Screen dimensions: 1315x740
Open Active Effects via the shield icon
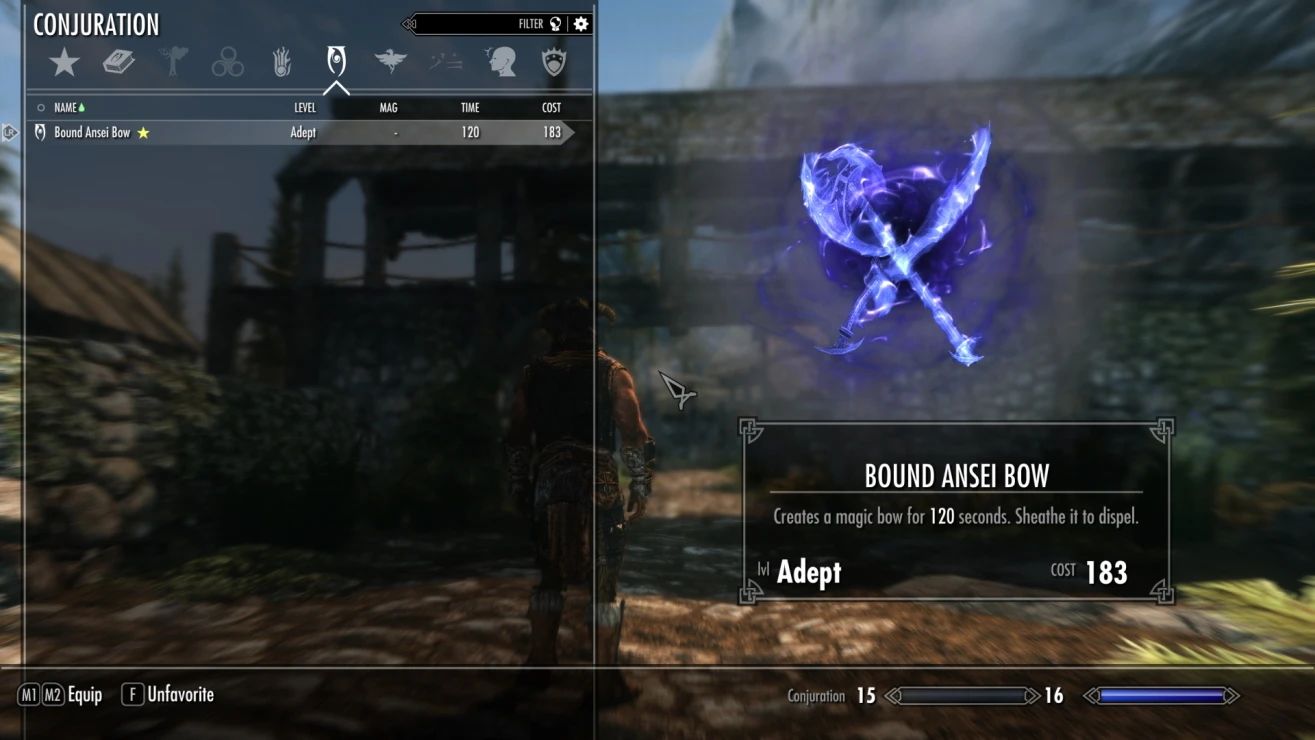(x=556, y=60)
